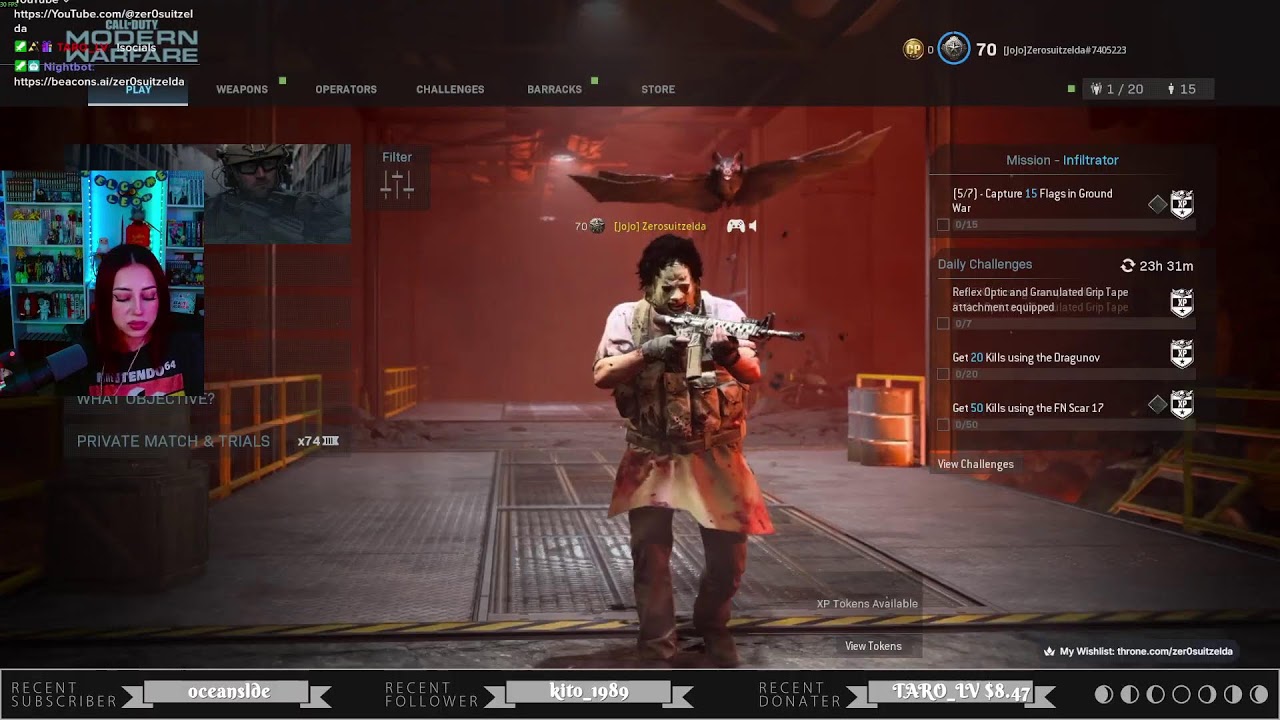Click the View Challenges button
The width and height of the screenshot is (1280, 720).
[975, 464]
